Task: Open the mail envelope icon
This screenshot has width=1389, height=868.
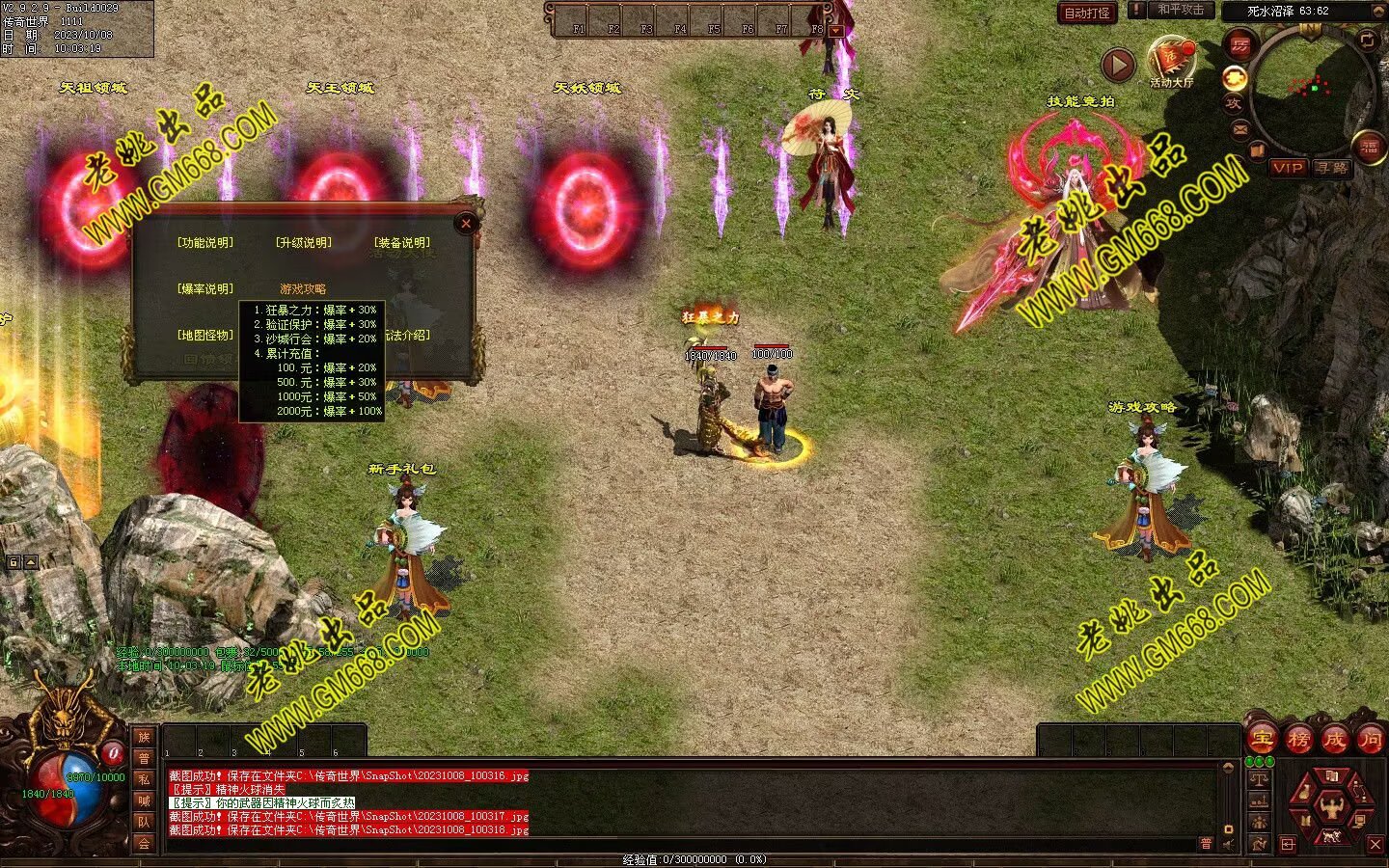Action: (1240, 129)
